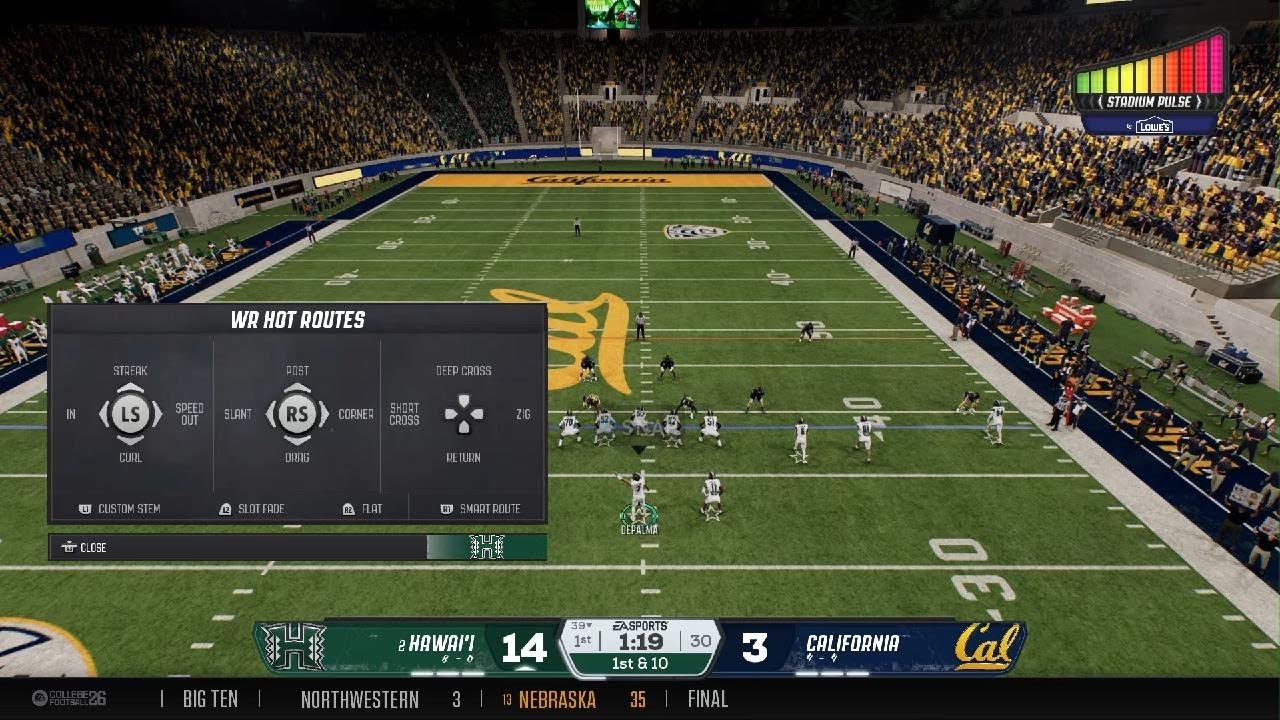
Task: Assign the Return route
Action: (463, 458)
